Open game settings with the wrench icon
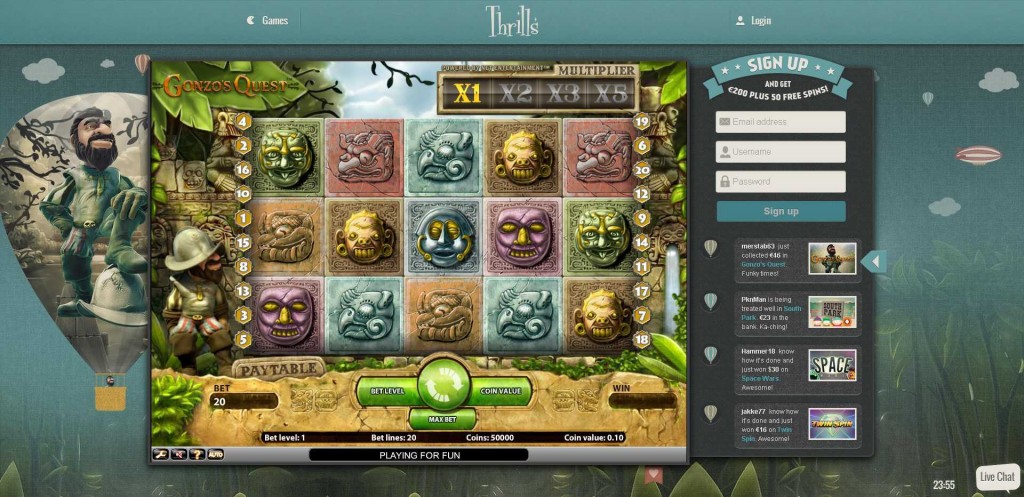Image resolution: width=1024 pixels, height=497 pixels. click(160, 454)
